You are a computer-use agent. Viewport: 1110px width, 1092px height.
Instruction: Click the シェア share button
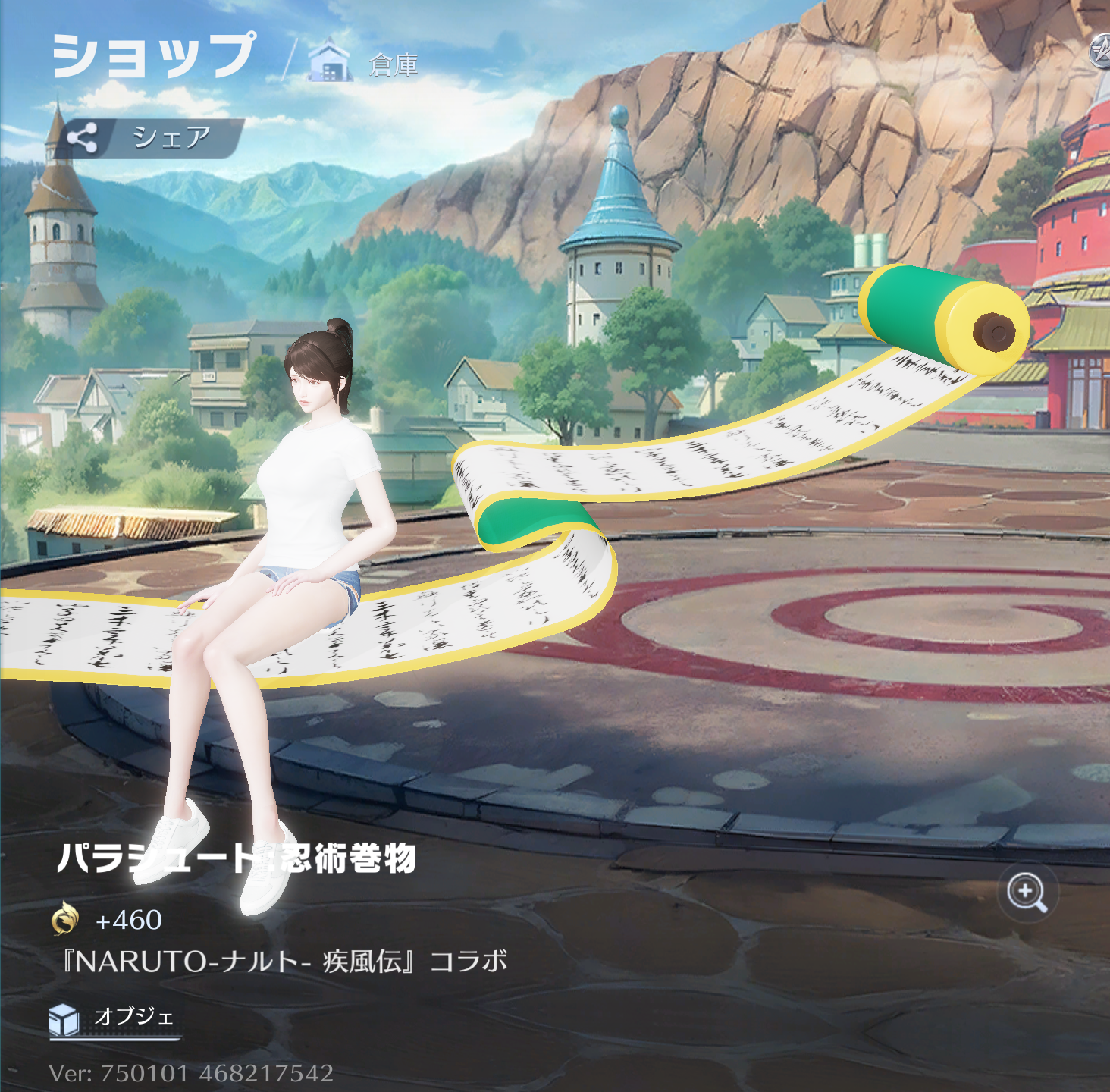point(149,138)
